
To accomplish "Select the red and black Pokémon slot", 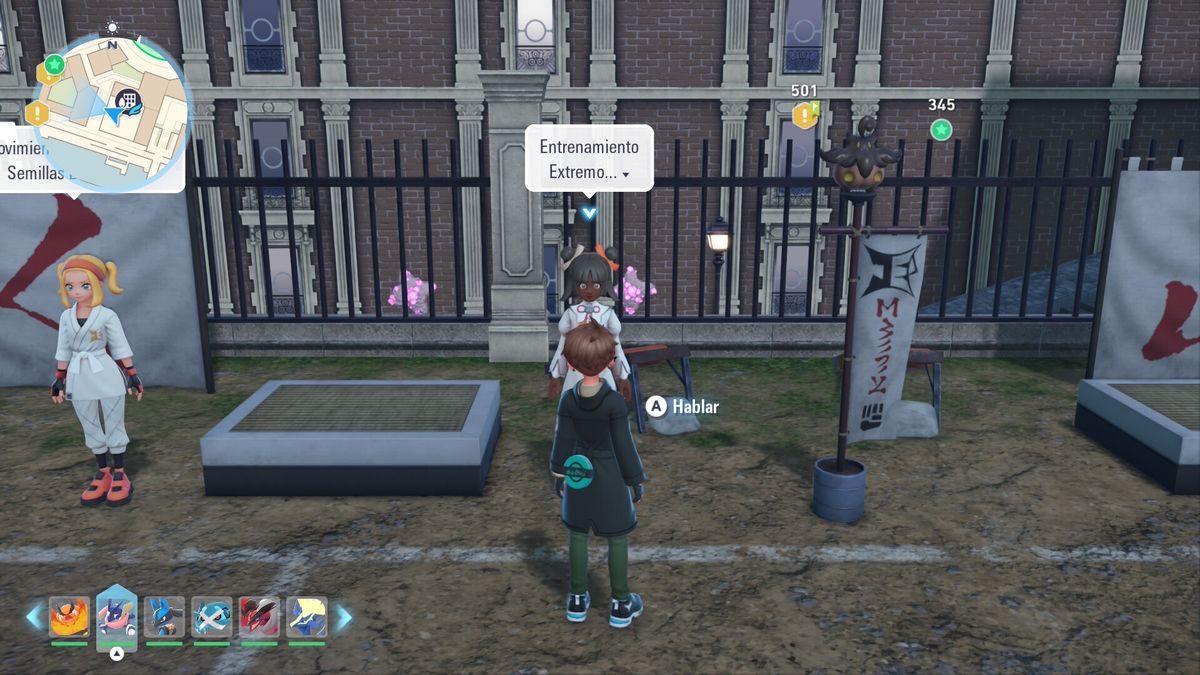I will (x=259, y=617).
